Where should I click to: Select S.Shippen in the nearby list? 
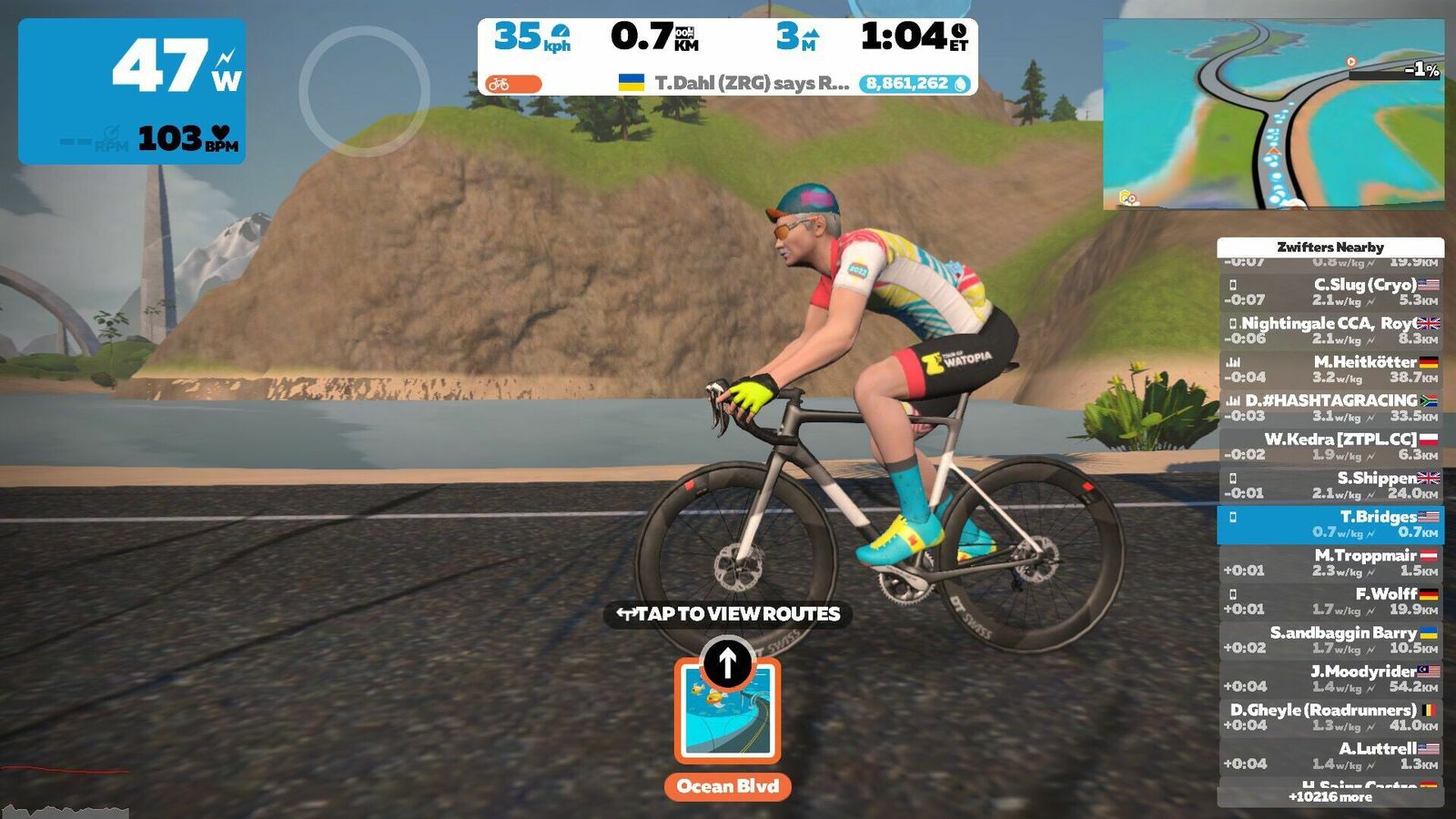click(x=1330, y=485)
